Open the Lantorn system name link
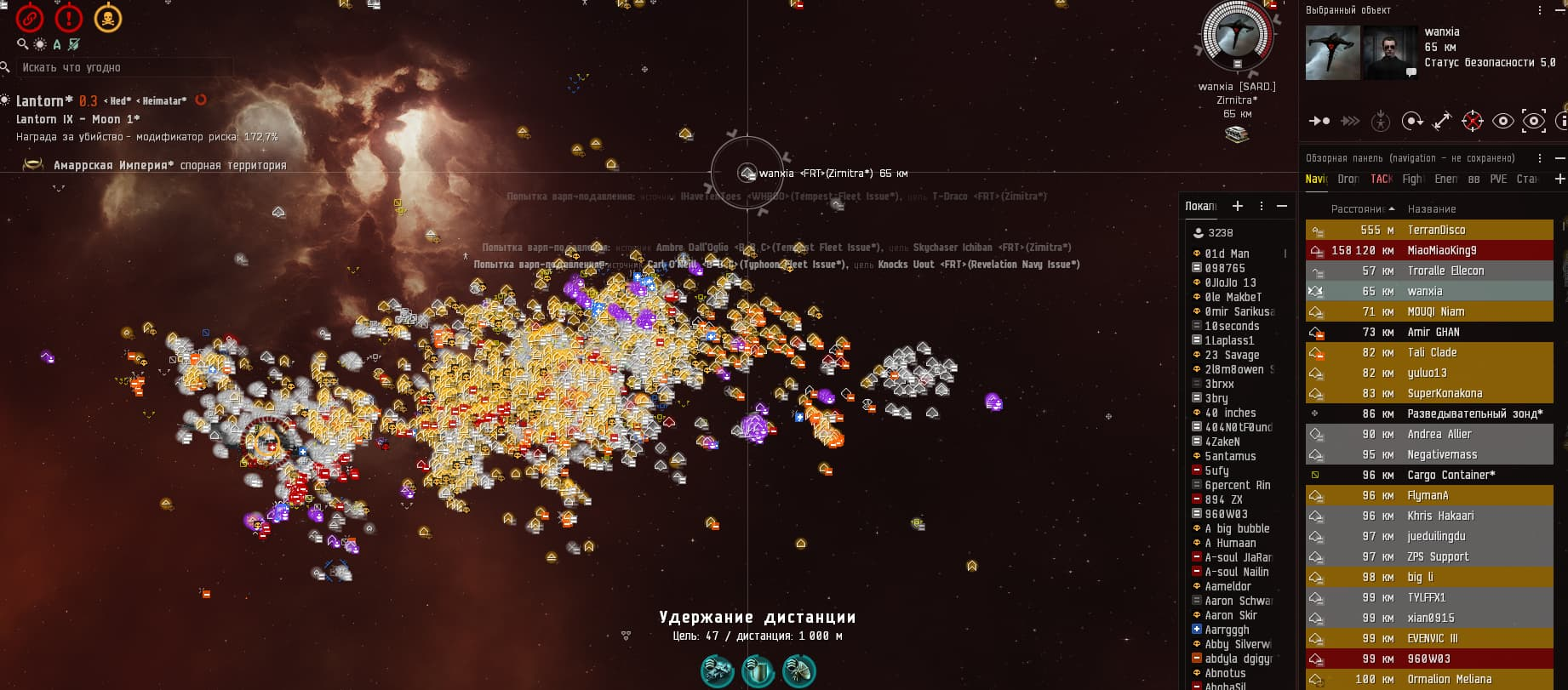This screenshot has height=690, width=1568. pos(39,100)
